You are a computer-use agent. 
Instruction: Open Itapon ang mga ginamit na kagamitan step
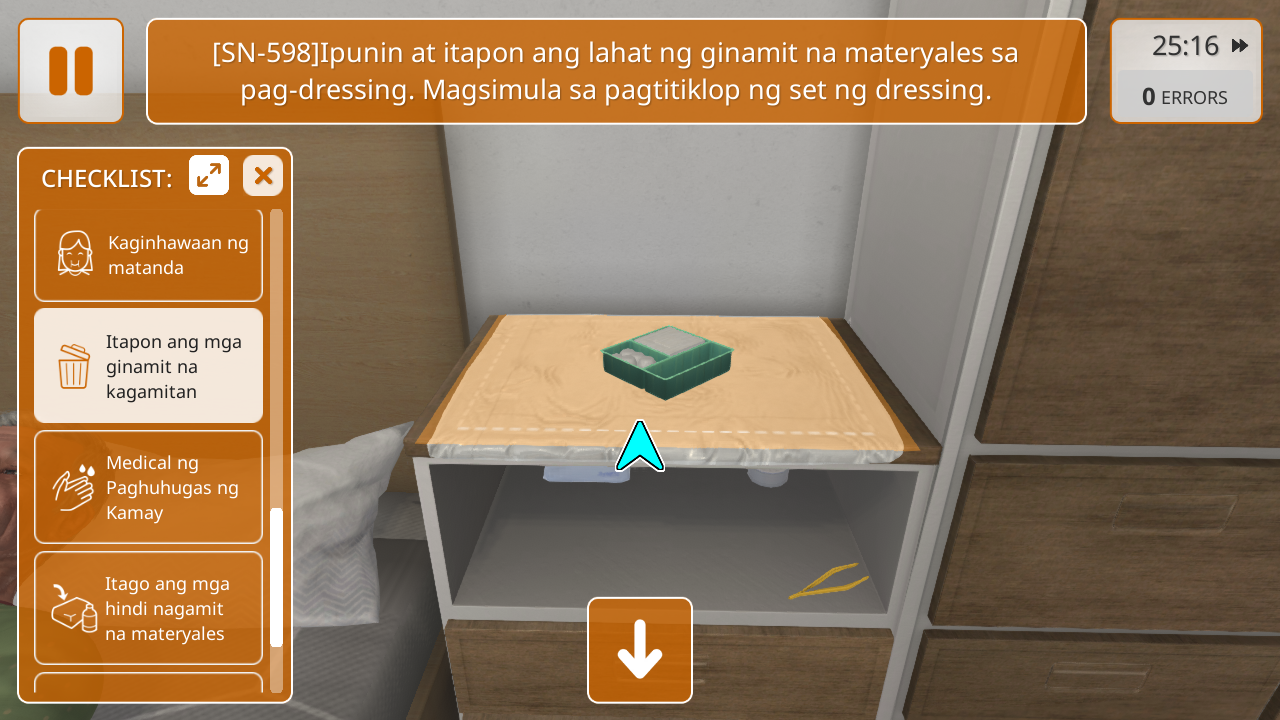click(x=148, y=366)
